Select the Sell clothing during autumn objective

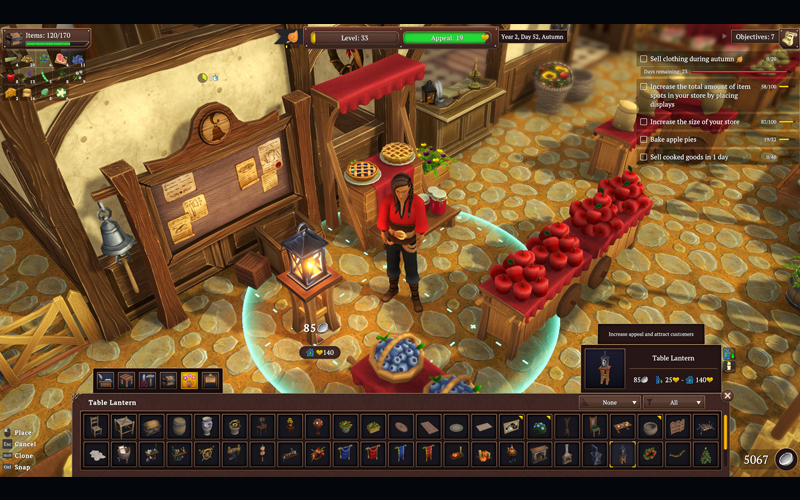(692, 59)
